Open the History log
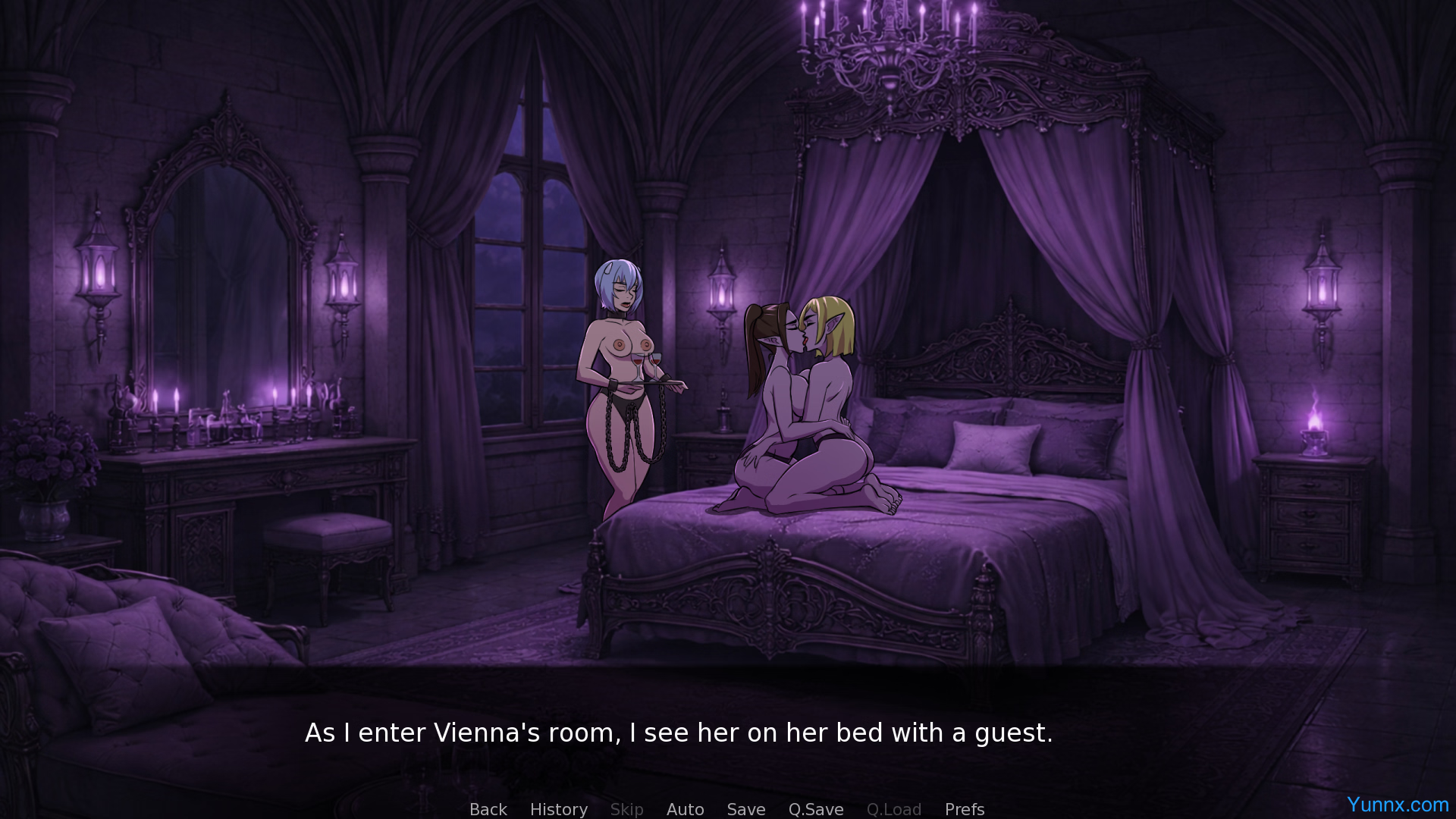This screenshot has height=819, width=1456. pyautogui.click(x=558, y=809)
